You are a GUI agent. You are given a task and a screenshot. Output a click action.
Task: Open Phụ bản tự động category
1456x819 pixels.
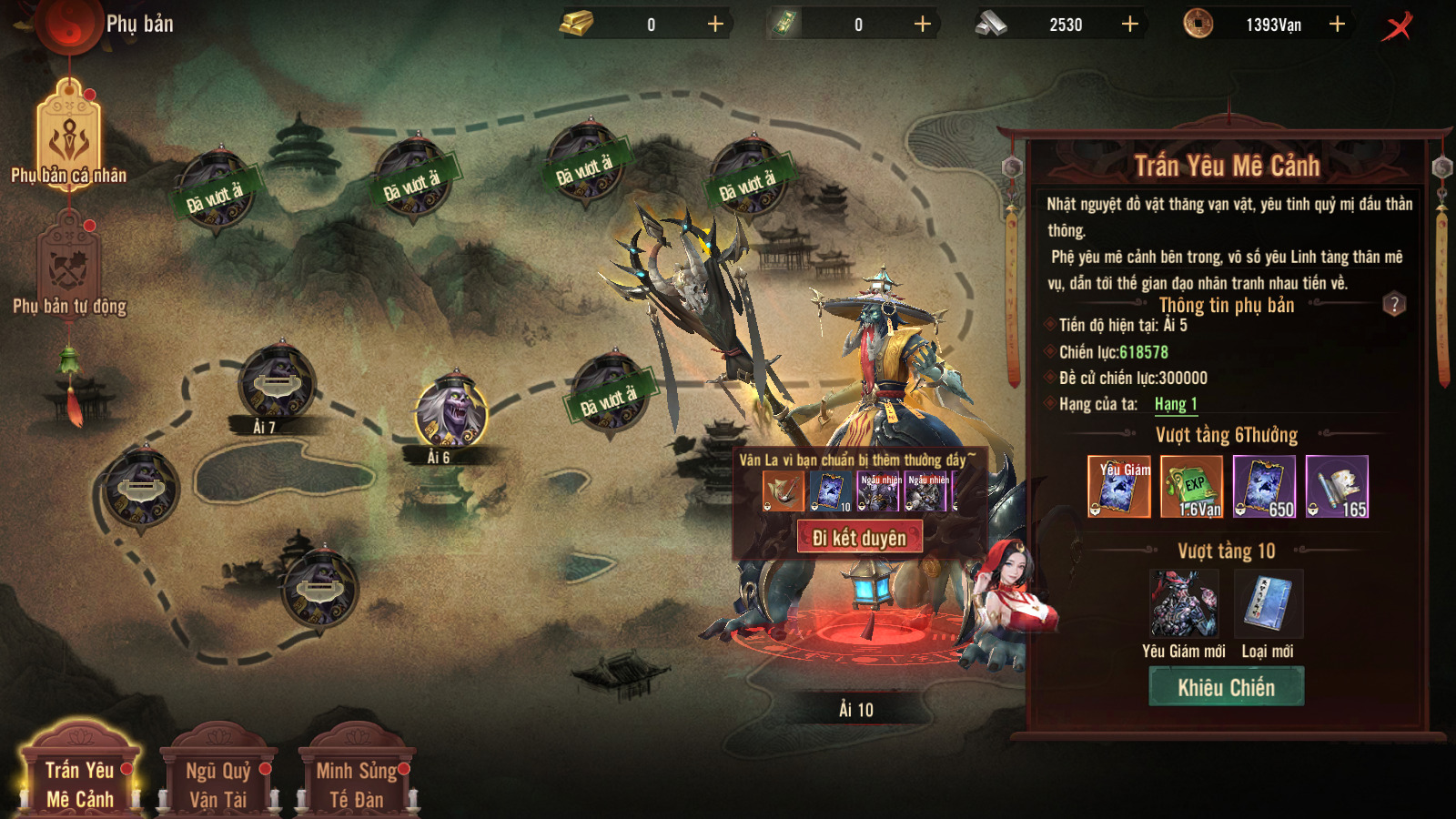pyautogui.click(x=69, y=268)
